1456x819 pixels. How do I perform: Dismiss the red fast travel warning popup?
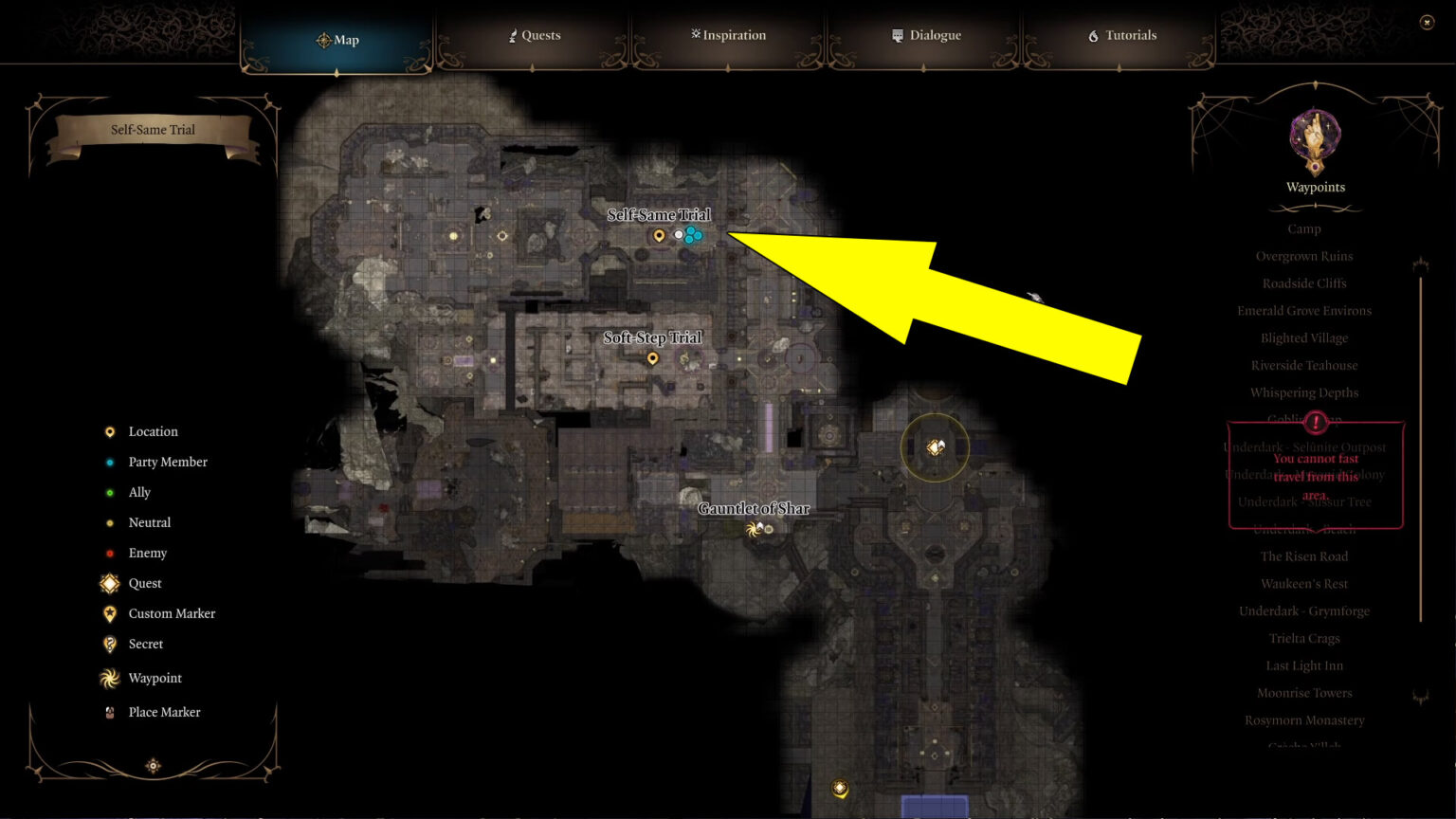(x=1314, y=474)
